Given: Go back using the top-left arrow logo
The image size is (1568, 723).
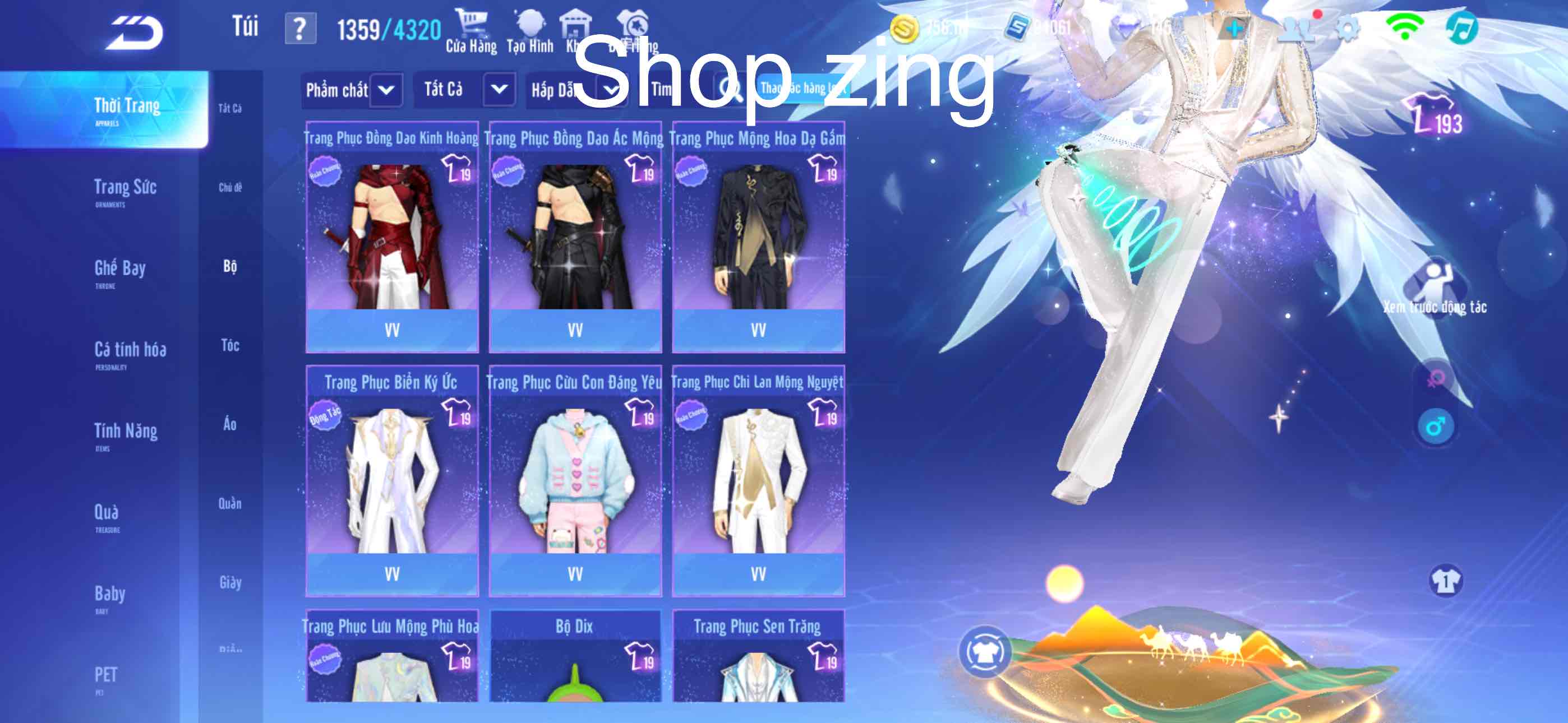Looking at the screenshot, I should click(135, 33).
